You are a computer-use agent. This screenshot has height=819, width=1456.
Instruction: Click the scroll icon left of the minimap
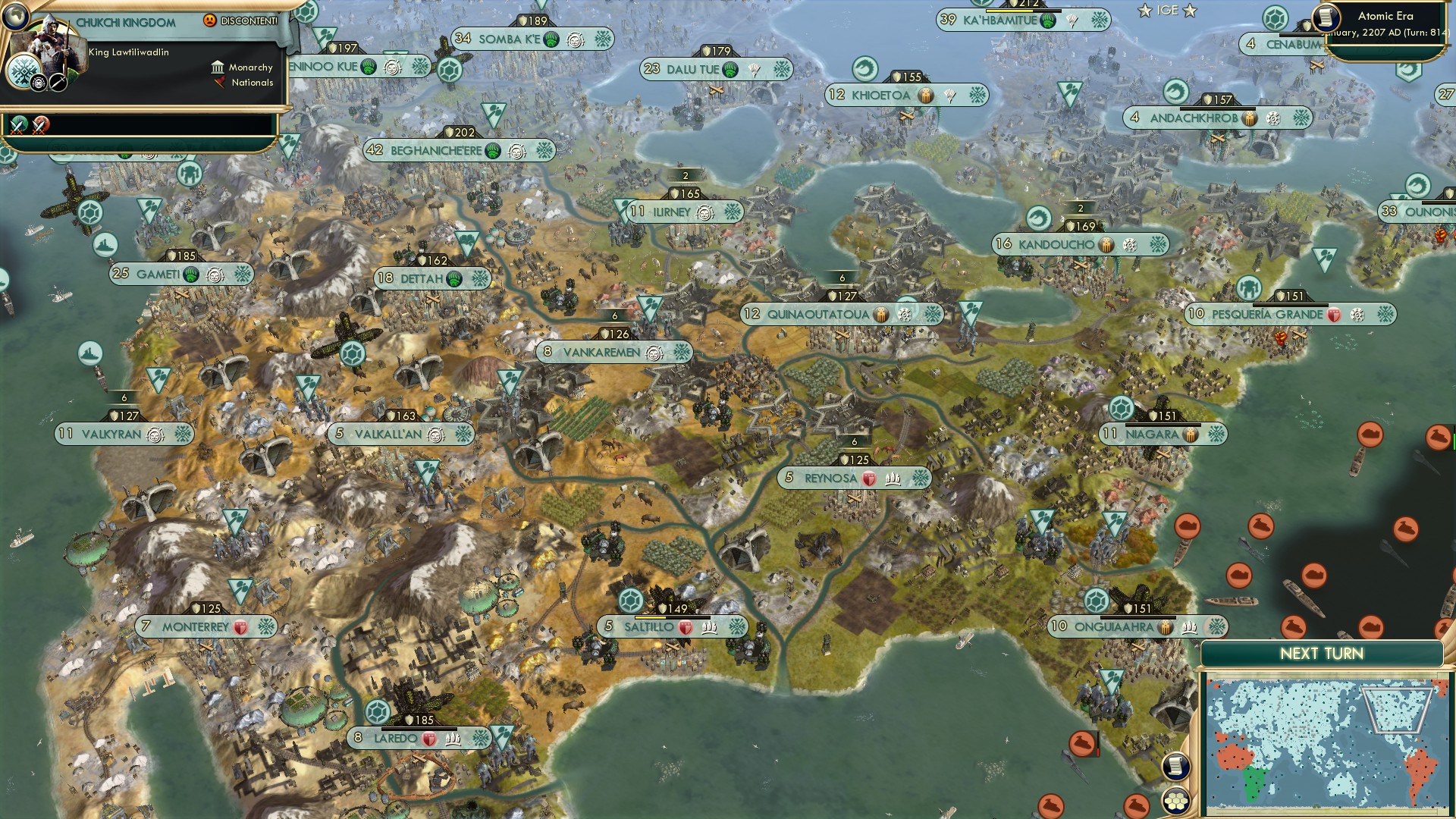1175,766
